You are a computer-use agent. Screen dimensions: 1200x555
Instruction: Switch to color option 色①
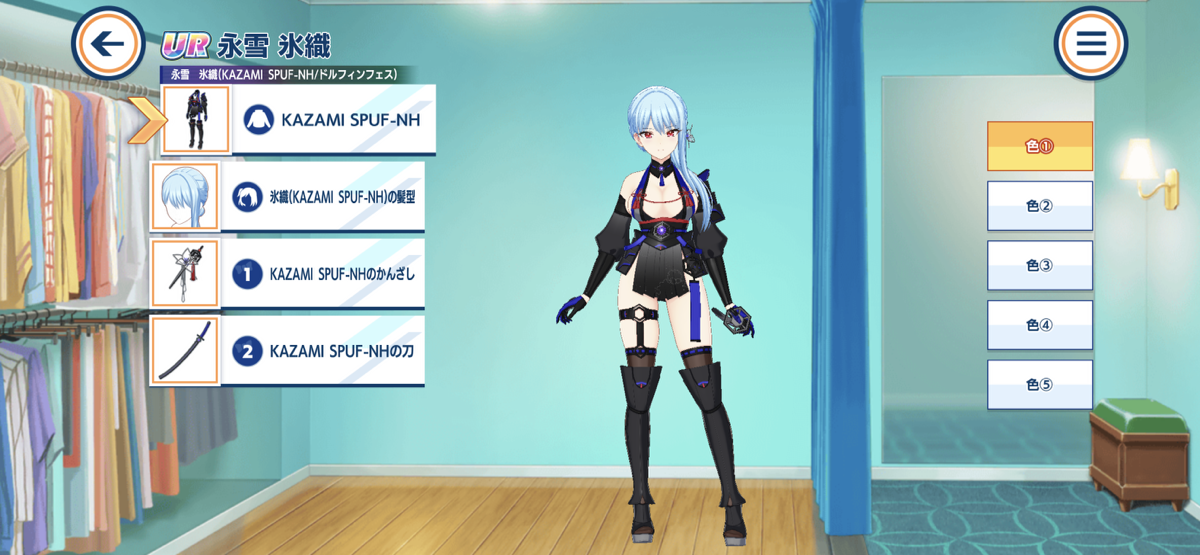tap(1039, 146)
